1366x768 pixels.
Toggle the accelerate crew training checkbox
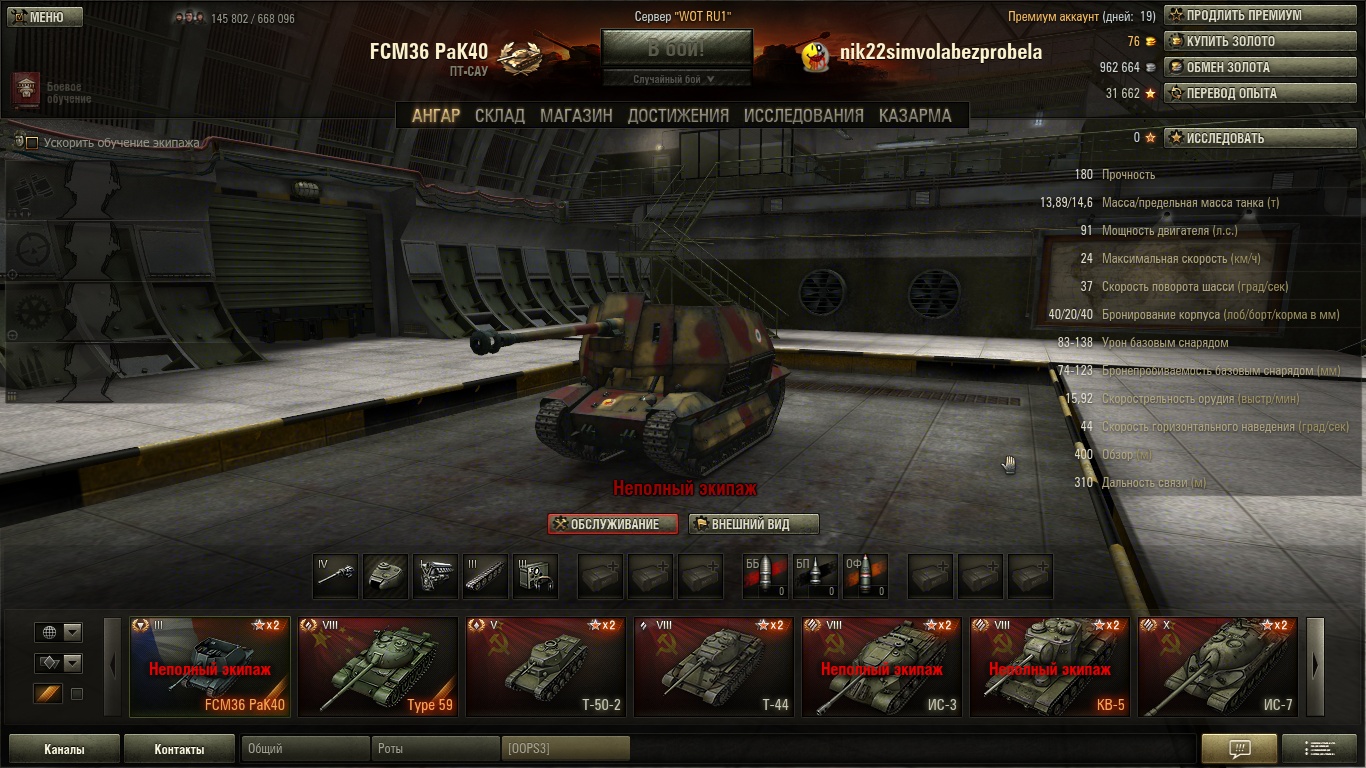[x=32, y=143]
